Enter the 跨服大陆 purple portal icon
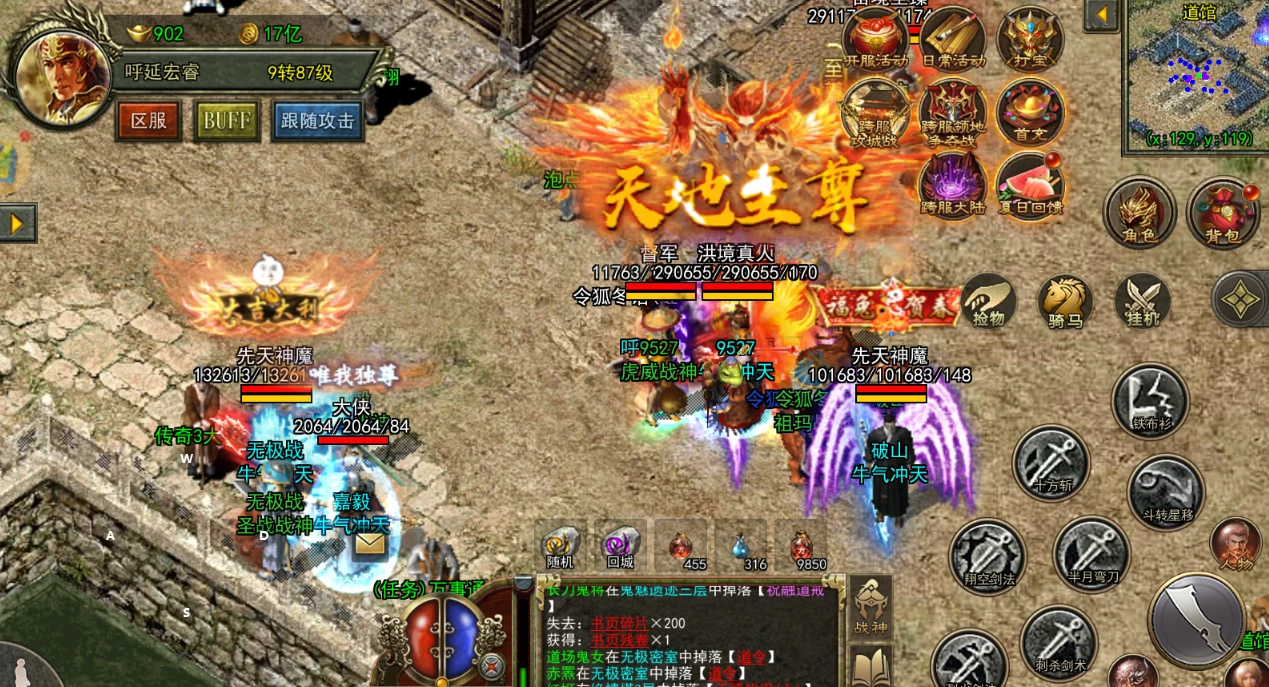1269x687 pixels. click(x=952, y=184)
